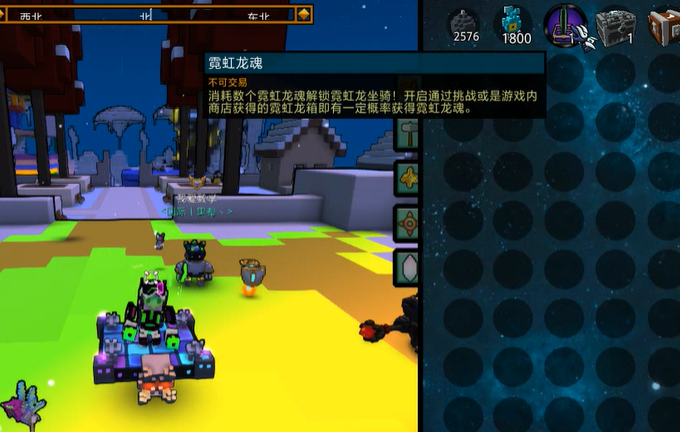Click the Neon Dragon Soul inventory slot
The image size is (680, 432).
point(566,25)
